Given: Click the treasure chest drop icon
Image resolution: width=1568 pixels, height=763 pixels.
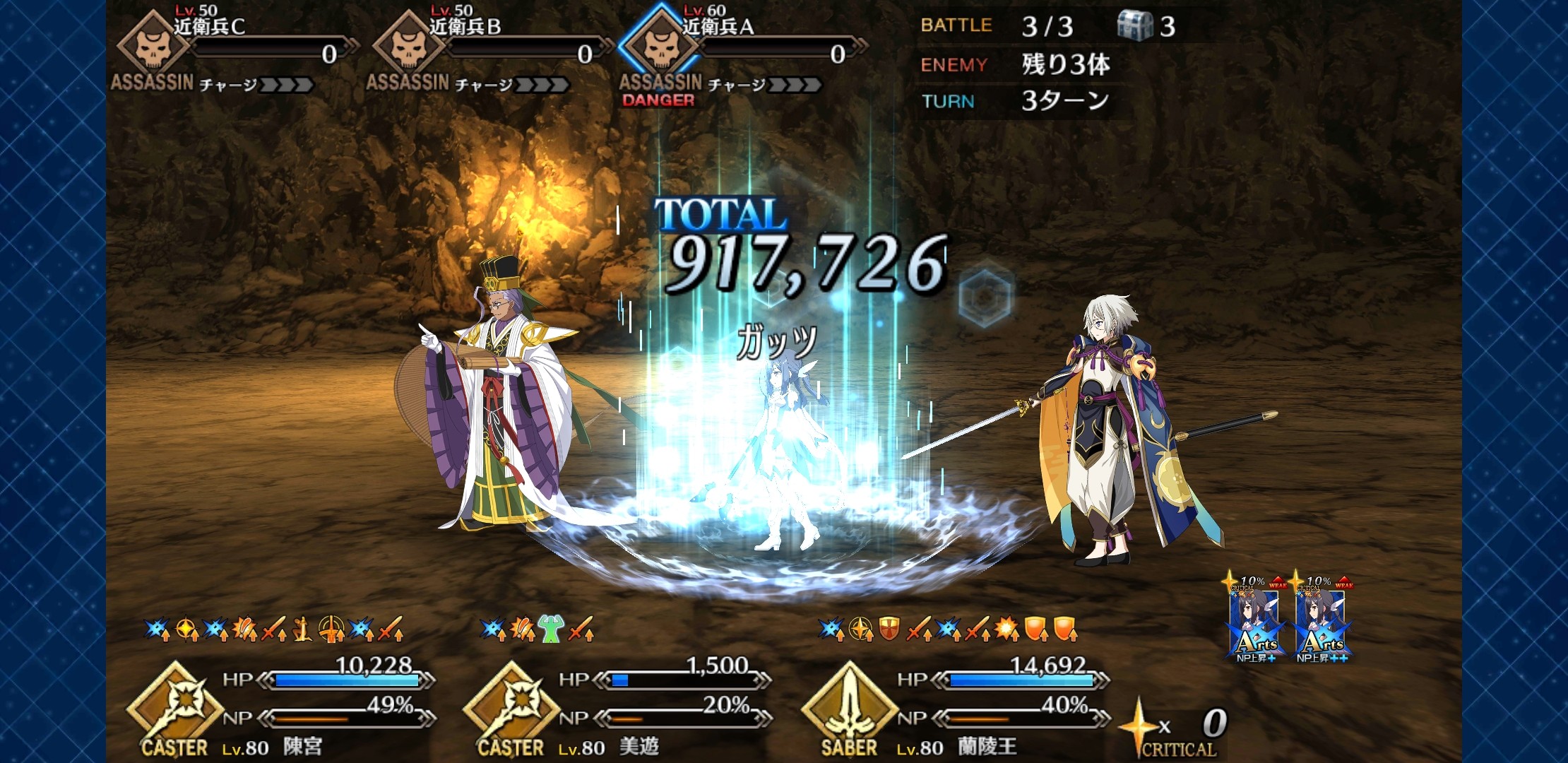Looking at the screenshot, I should coord(1134,26).
